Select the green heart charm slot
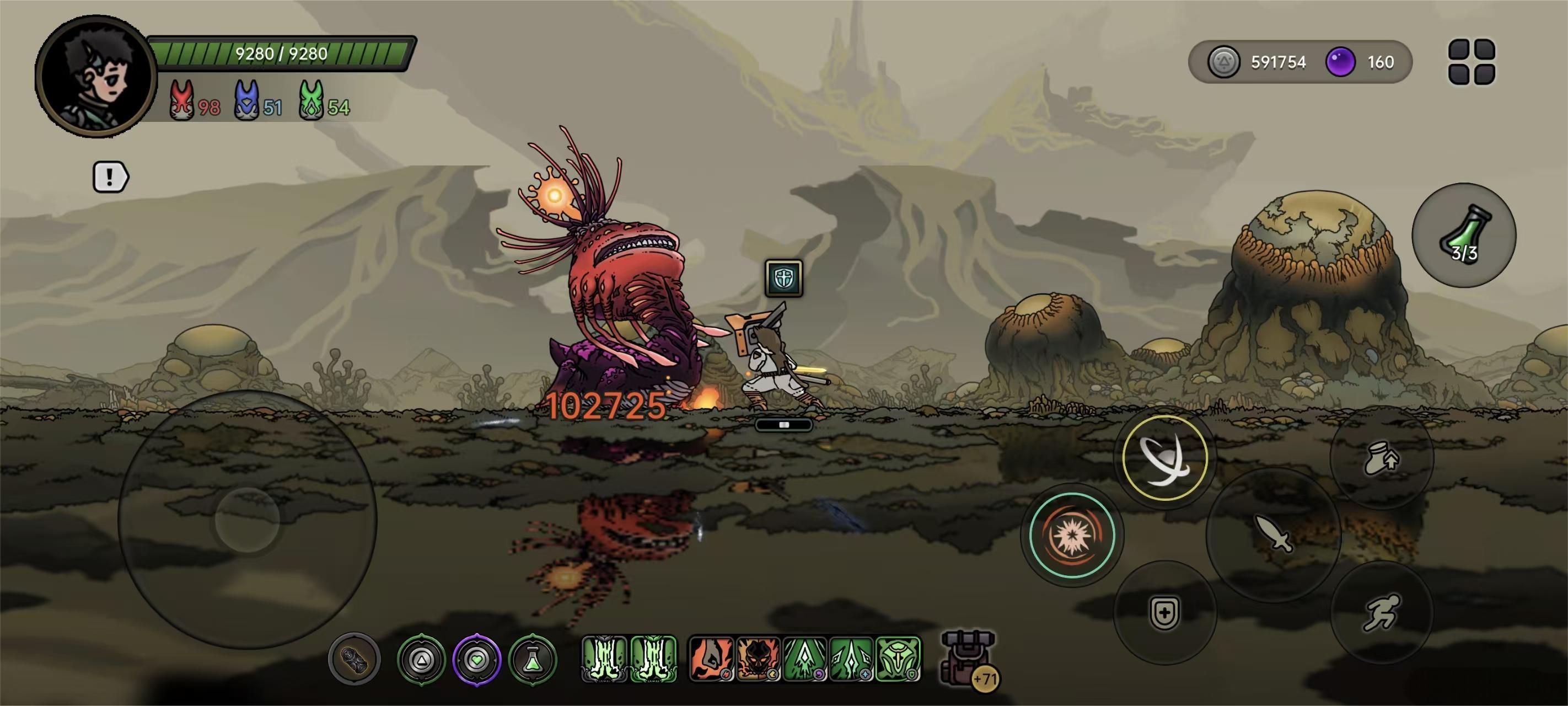Image resolution: width=1568 pixels, height=706 pixels. click(476, 659)
